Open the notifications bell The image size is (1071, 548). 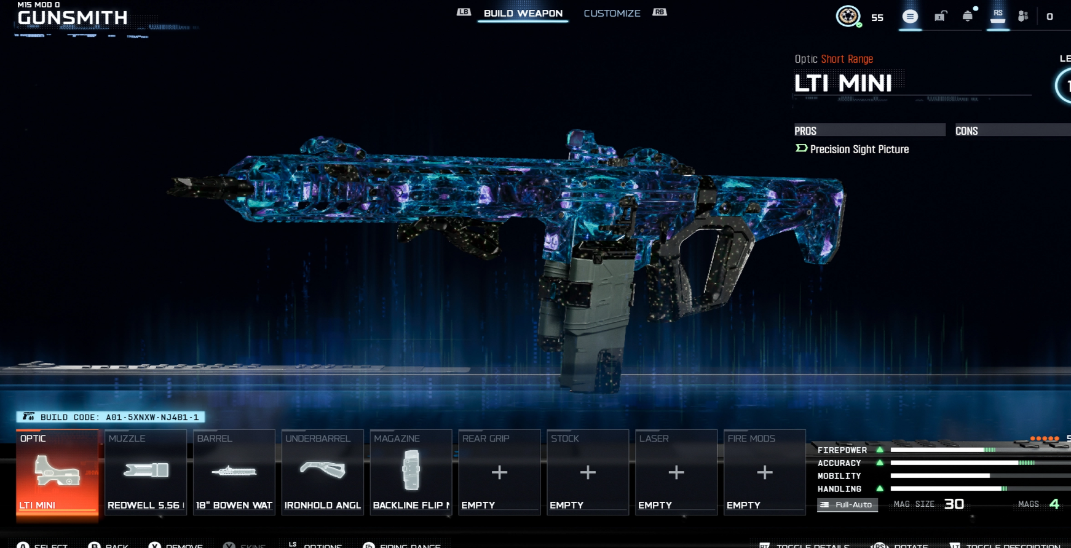(968, 16)
